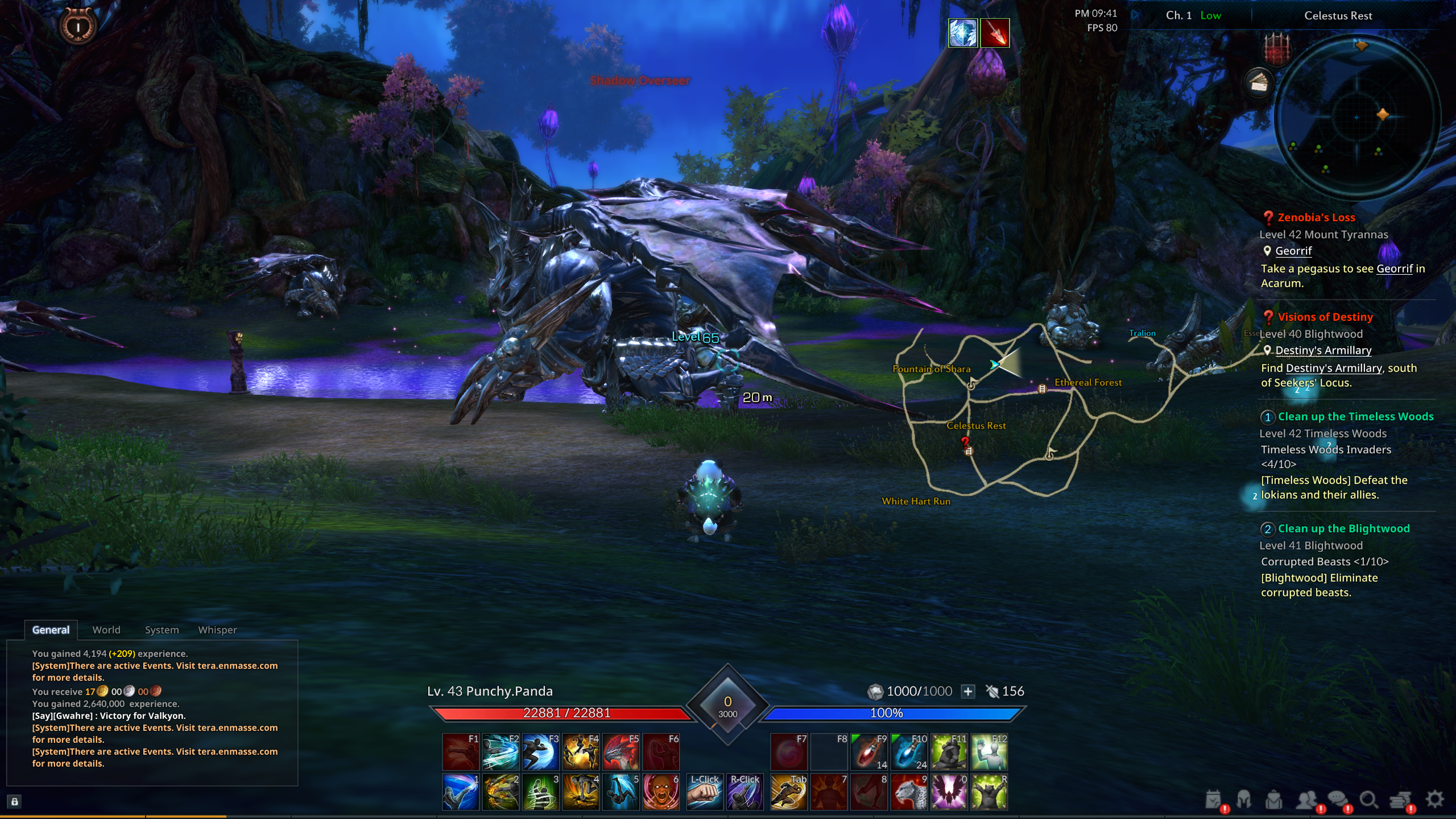Activate the L-Click fist punch skill
1456x819 pixels.
pyautogui.click(x=705, y=792)
